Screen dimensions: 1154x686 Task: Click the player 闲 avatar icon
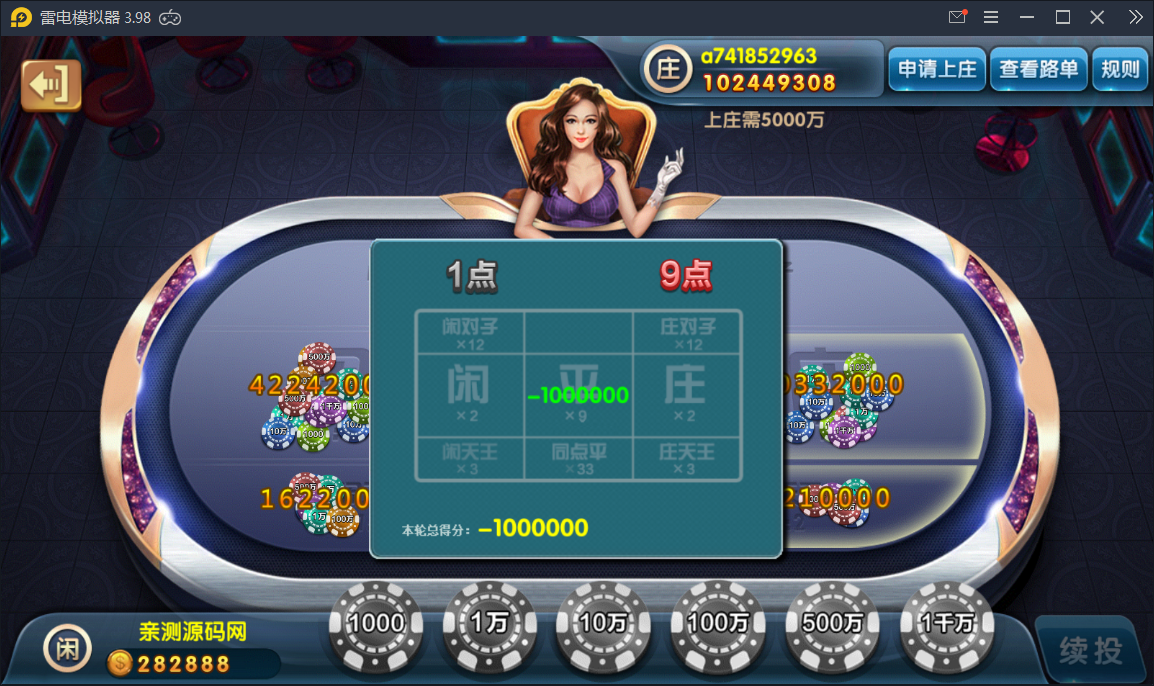coord(67,649)
